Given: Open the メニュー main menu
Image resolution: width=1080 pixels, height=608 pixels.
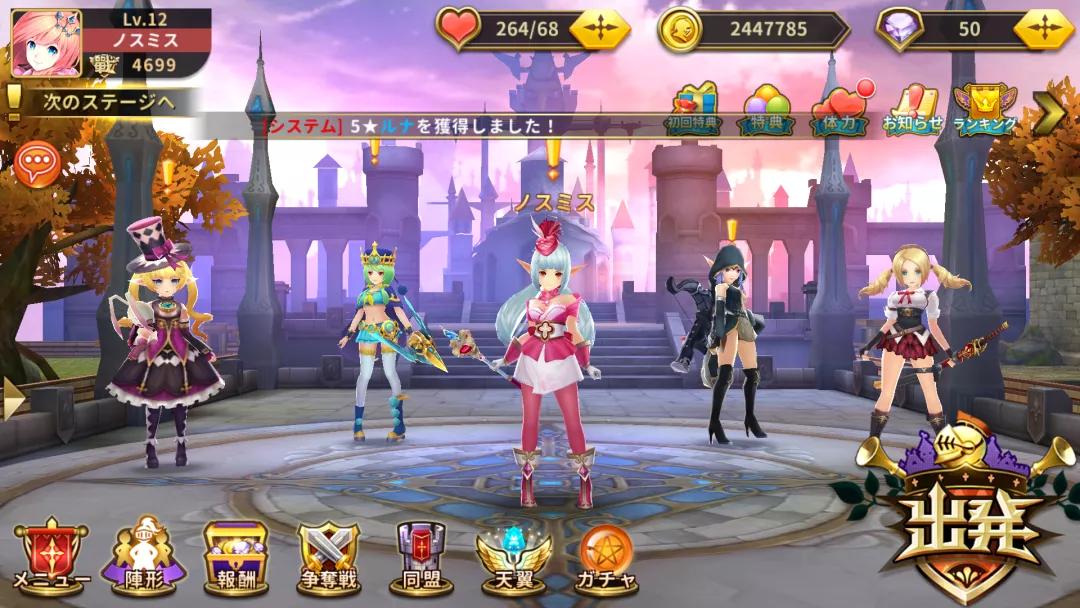Looking at the screenshot, I should [51, 557].
